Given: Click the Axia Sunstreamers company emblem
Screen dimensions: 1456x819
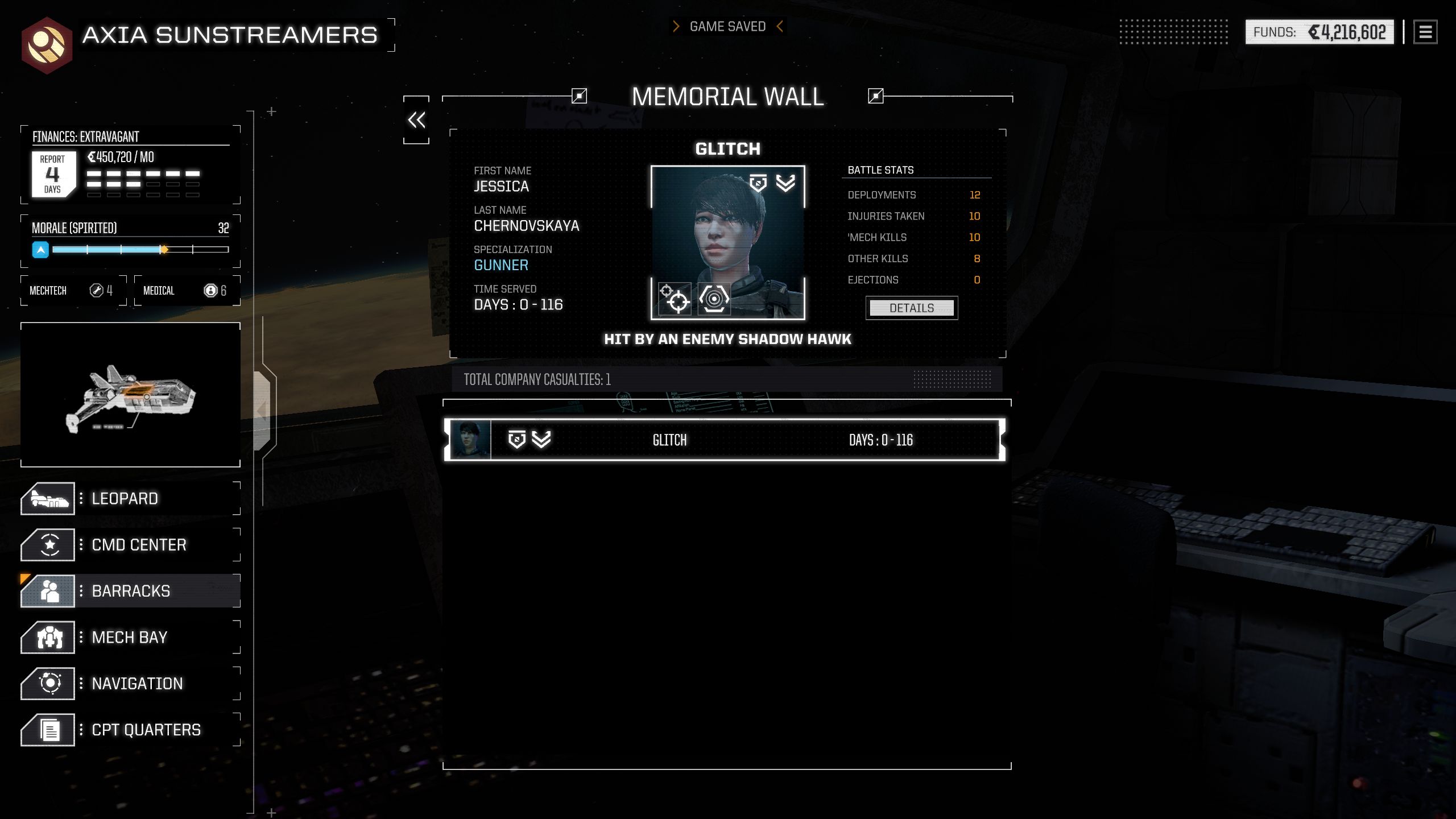Looking at the screenshot, I should click(x=47, y=45).
